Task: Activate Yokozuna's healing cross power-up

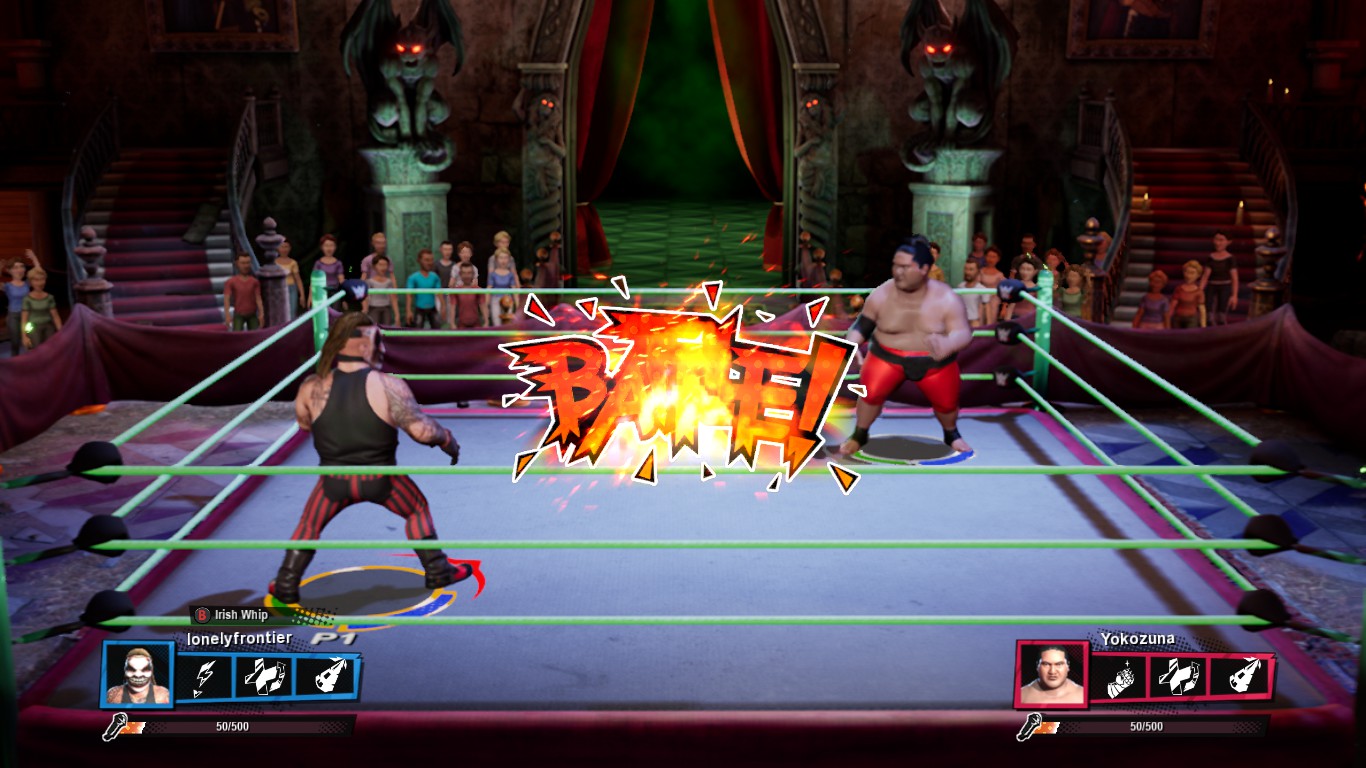Action: click(1177, 677)
